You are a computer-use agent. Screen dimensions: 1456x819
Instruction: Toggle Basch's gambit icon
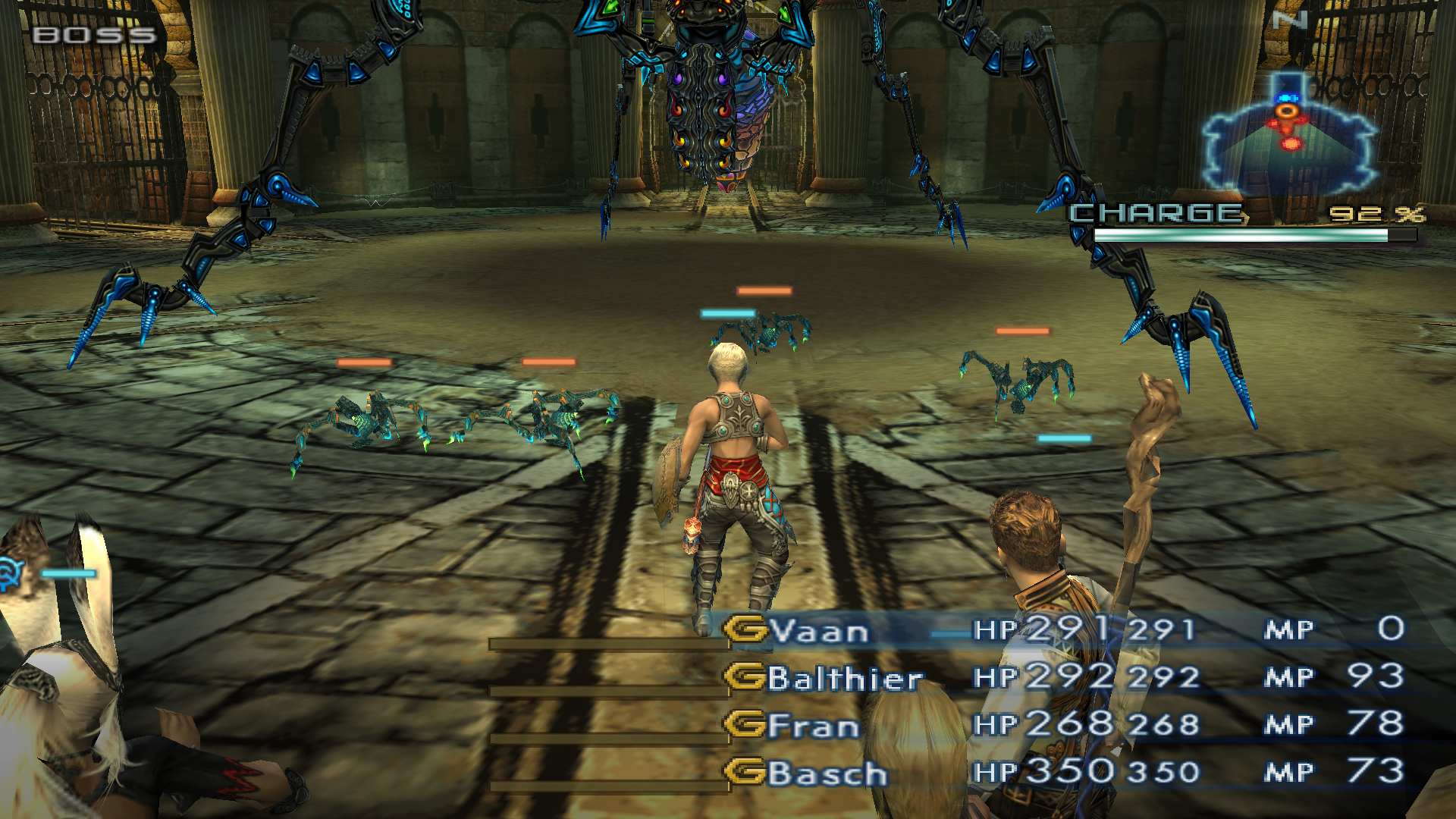[745, 772]
